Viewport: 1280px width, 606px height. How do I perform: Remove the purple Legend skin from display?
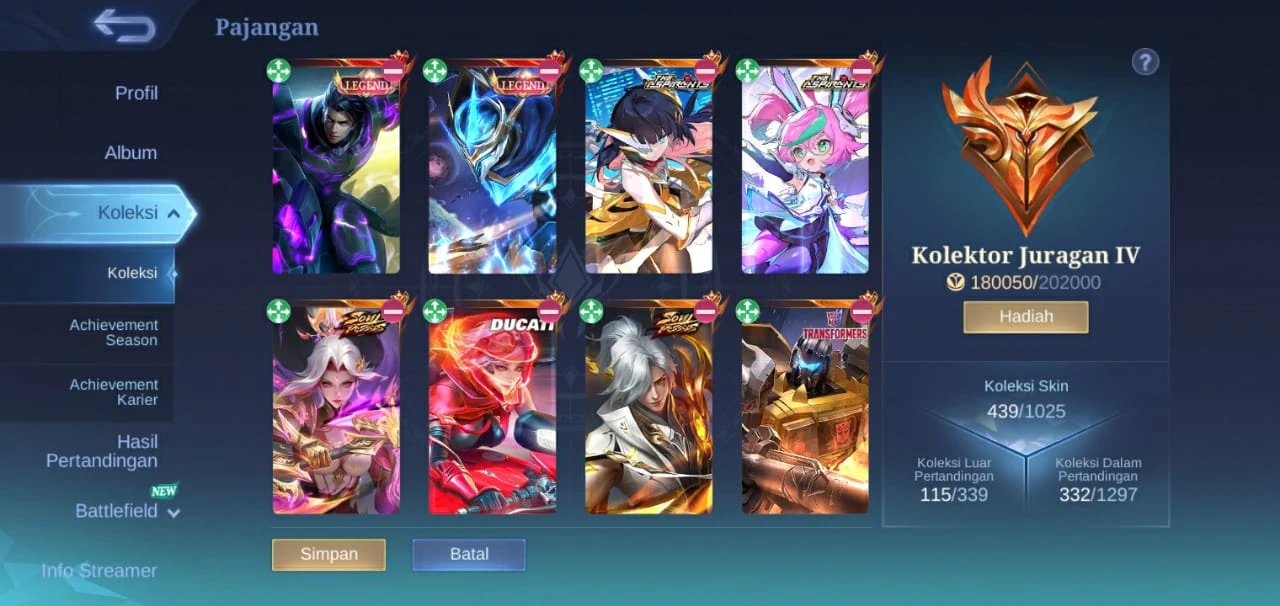[393, 70]
